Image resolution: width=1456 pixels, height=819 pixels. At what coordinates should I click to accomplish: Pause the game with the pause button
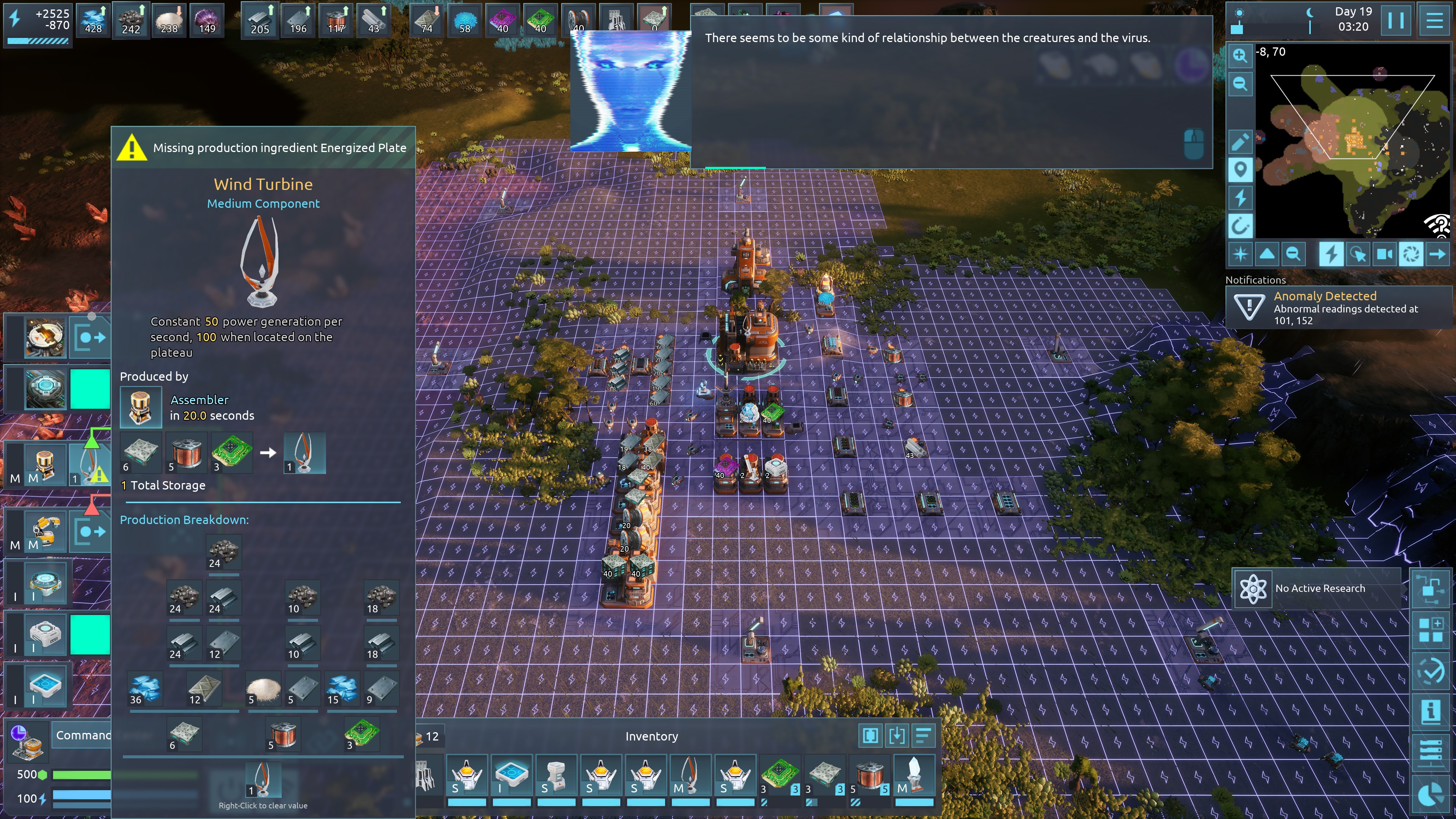coord(1395,20)
